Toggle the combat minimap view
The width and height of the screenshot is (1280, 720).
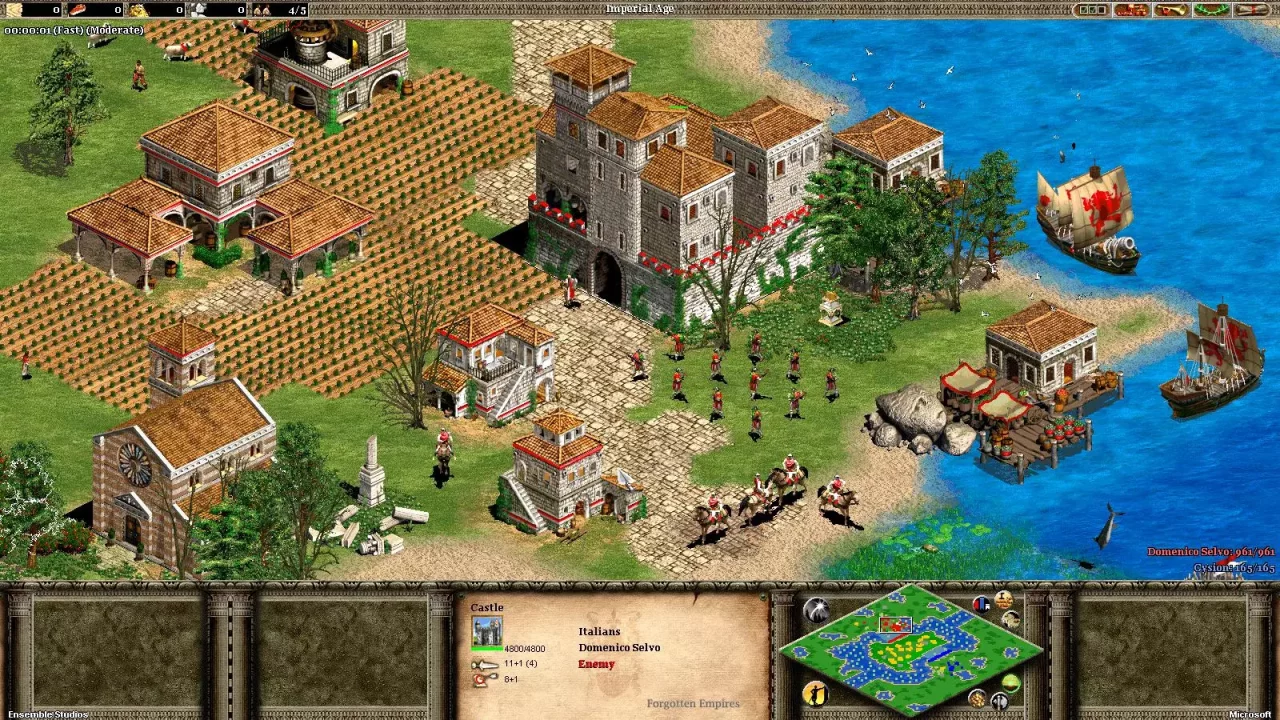pos(1000,700)
